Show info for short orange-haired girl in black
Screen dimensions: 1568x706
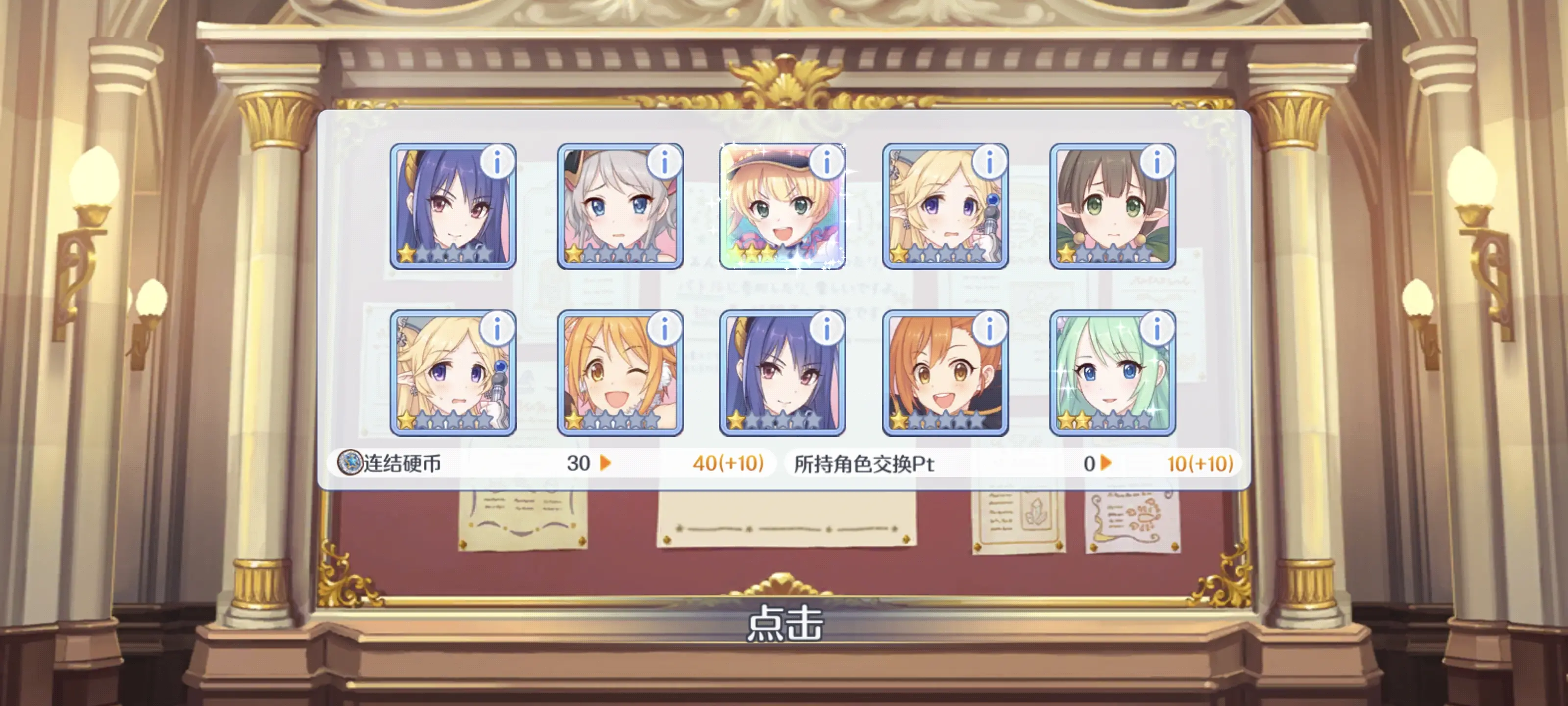989,329
